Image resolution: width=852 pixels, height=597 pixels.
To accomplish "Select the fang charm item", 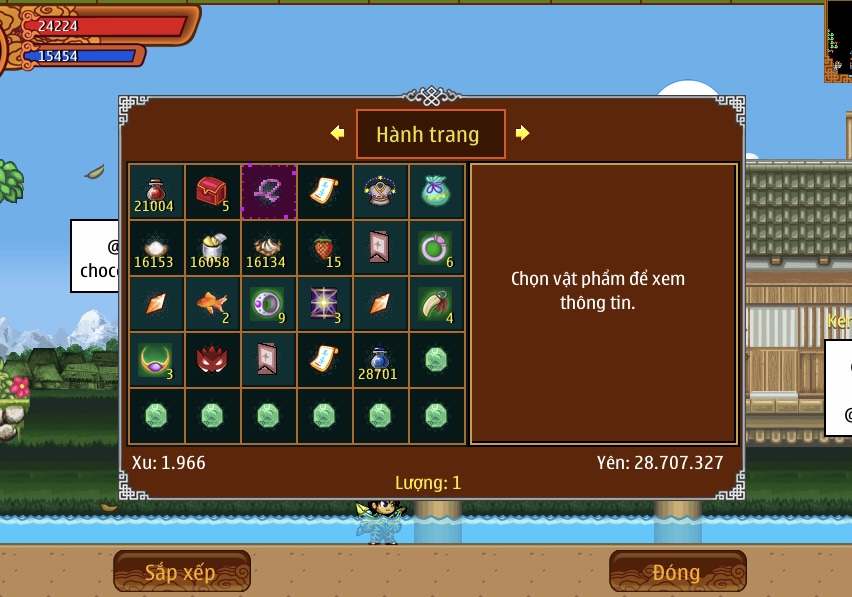I will (x=436, y=304).
